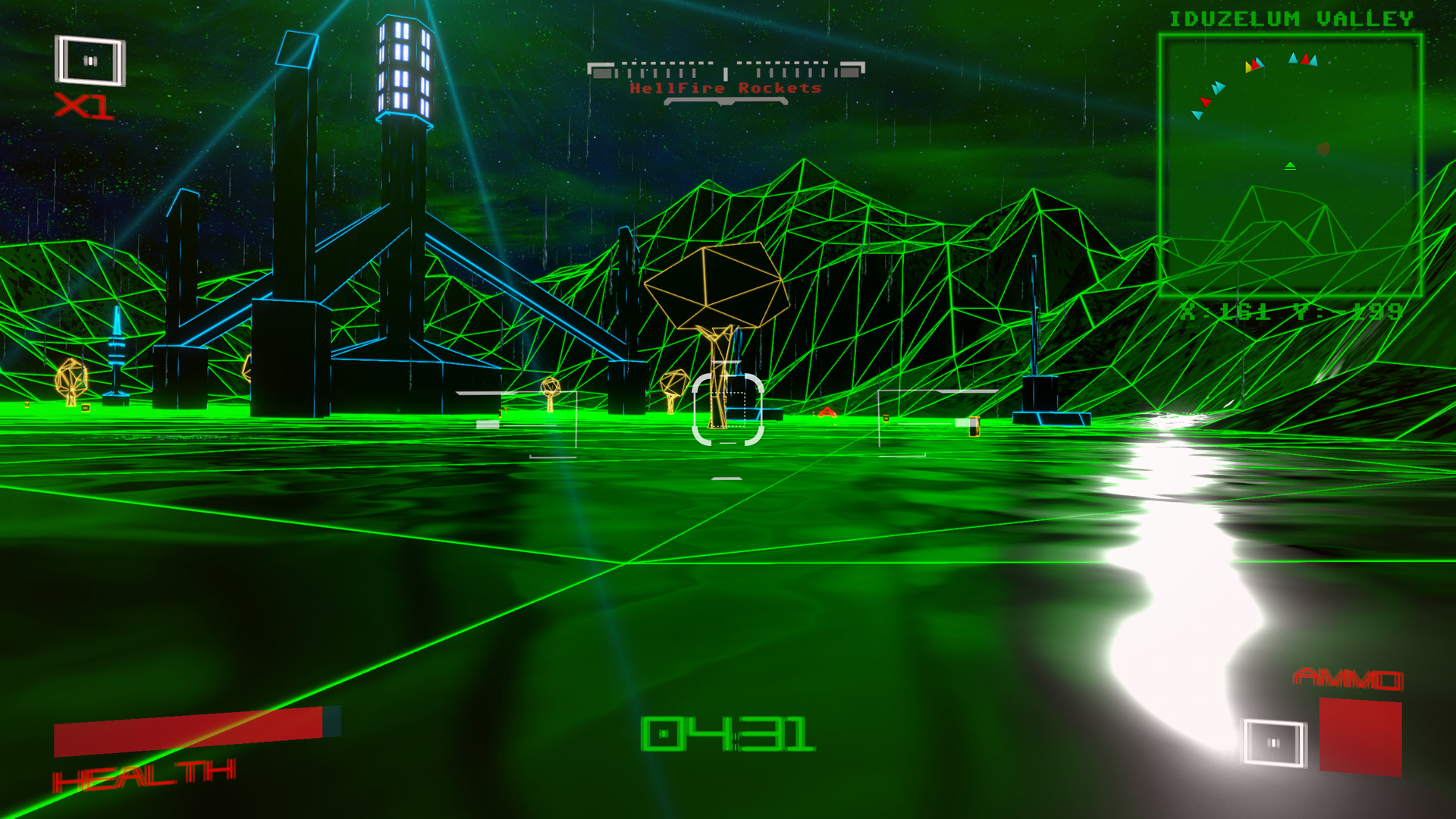The height and width of the screenshot is (819, 1456).
Task: Click the yellow diamond marker on minimap
Action: pos(1247,67)
